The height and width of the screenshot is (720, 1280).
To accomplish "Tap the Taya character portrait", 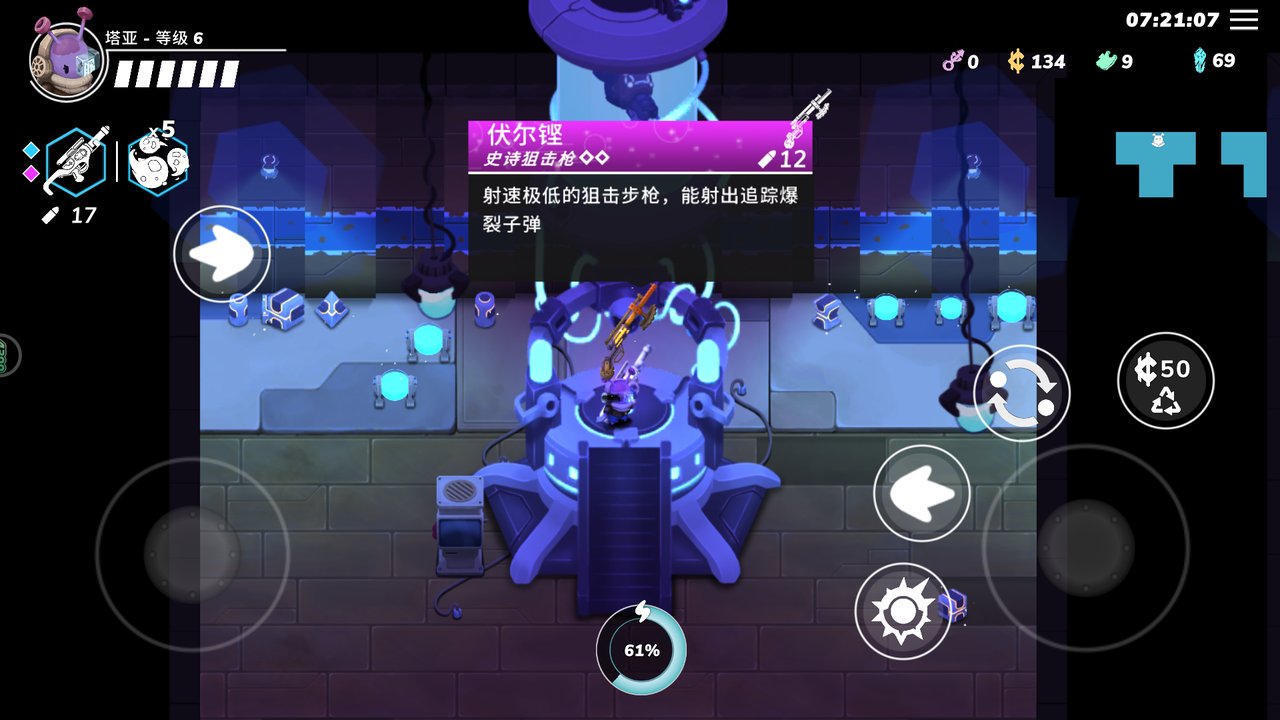I will pyautogui.click(x=67, y=62).
